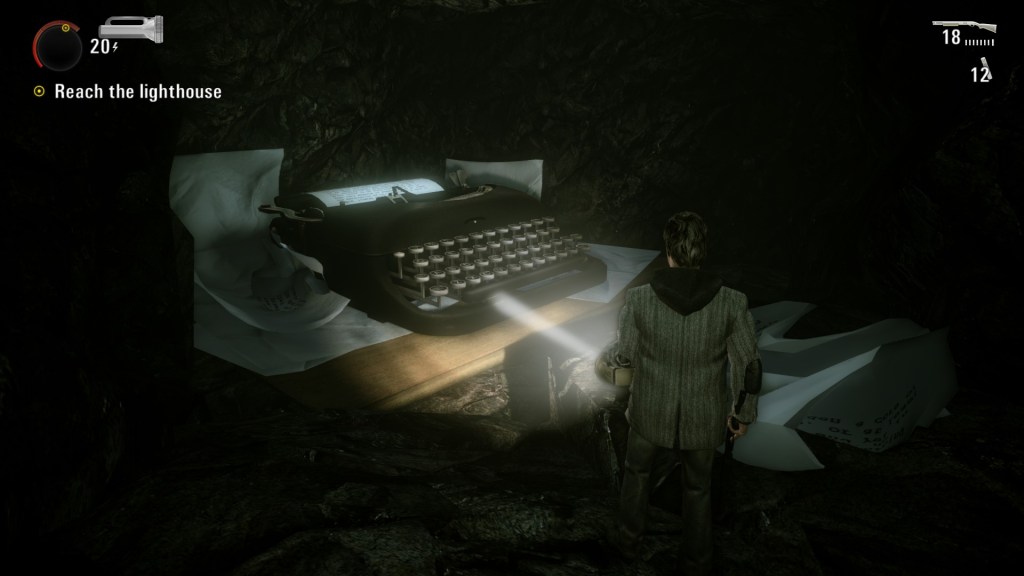
Task: Select the flare item icon
Action: pyautogui.click(x=985, y=70)
